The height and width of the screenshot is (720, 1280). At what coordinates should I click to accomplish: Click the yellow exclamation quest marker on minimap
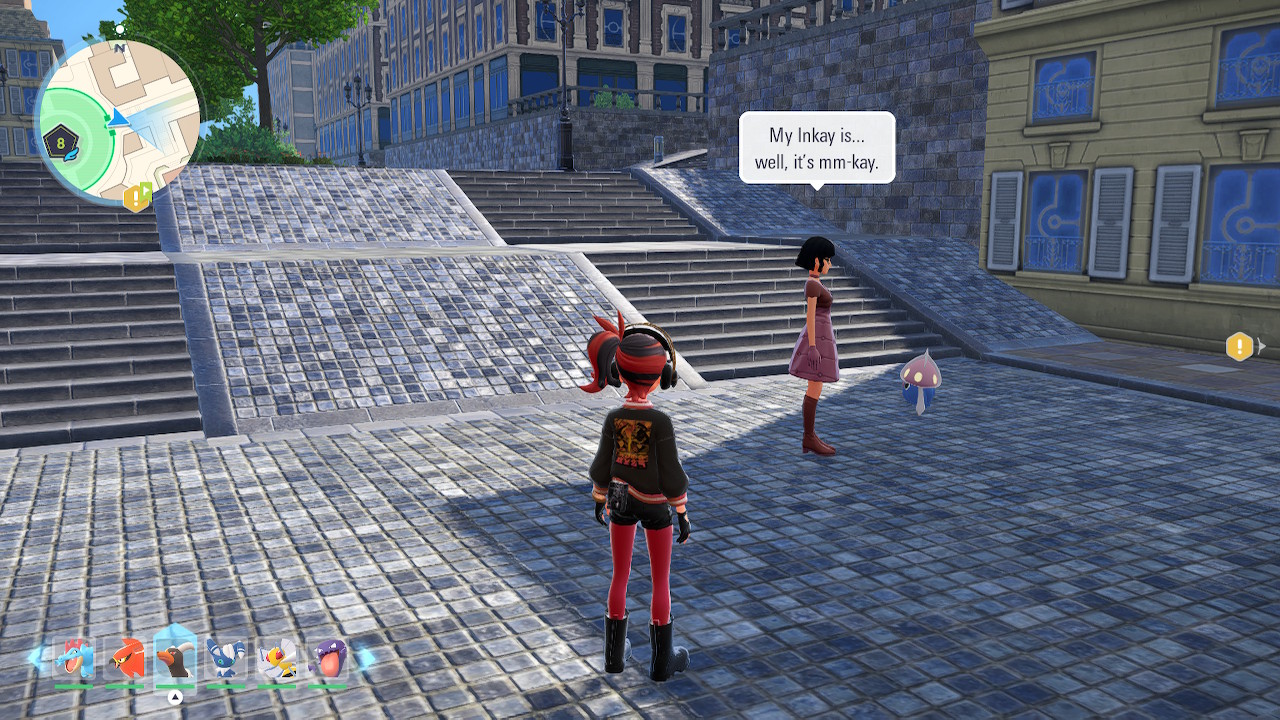coord(135,197)
